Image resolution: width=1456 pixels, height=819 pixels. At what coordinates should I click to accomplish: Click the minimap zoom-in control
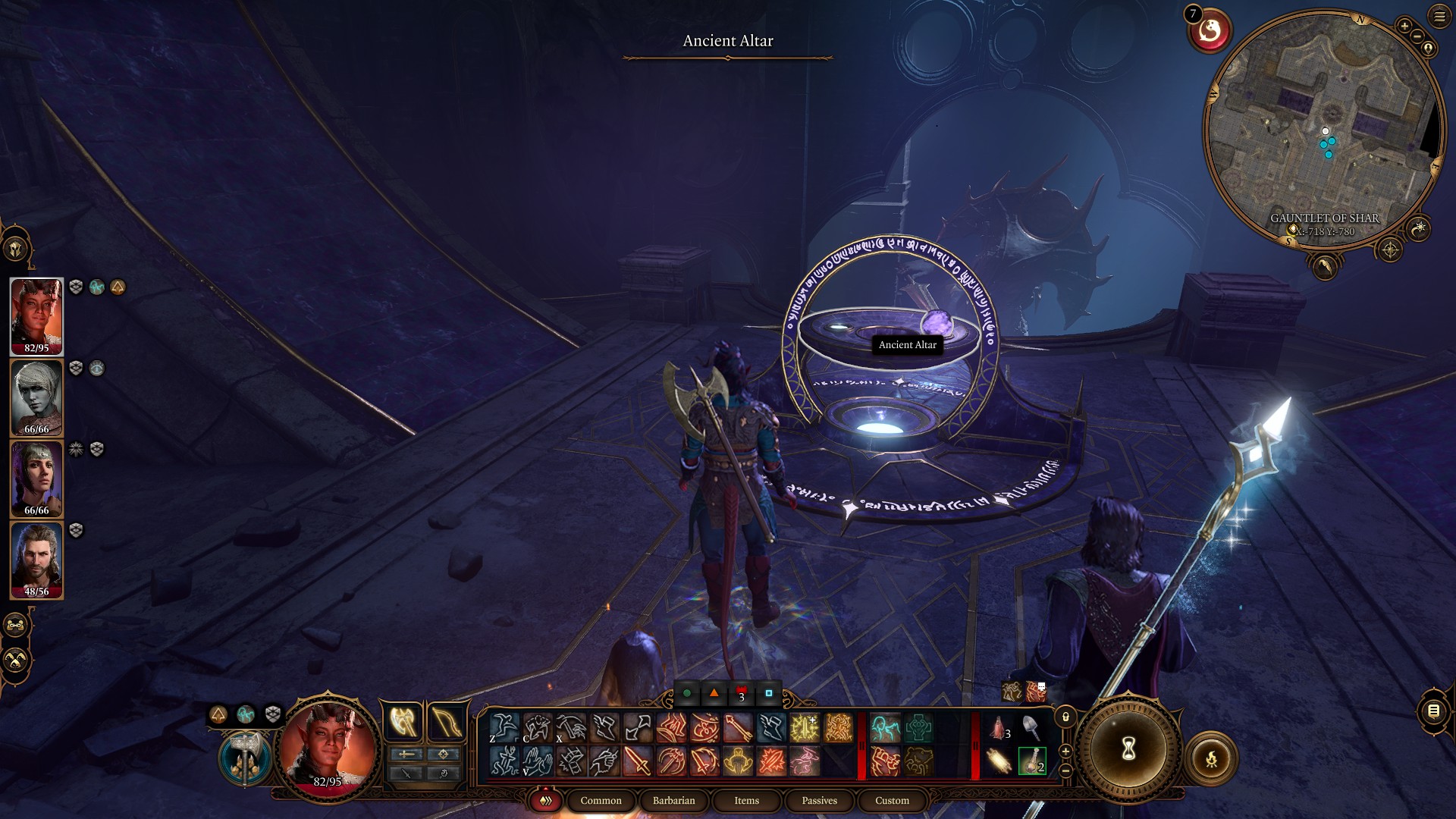(1404, 25)
